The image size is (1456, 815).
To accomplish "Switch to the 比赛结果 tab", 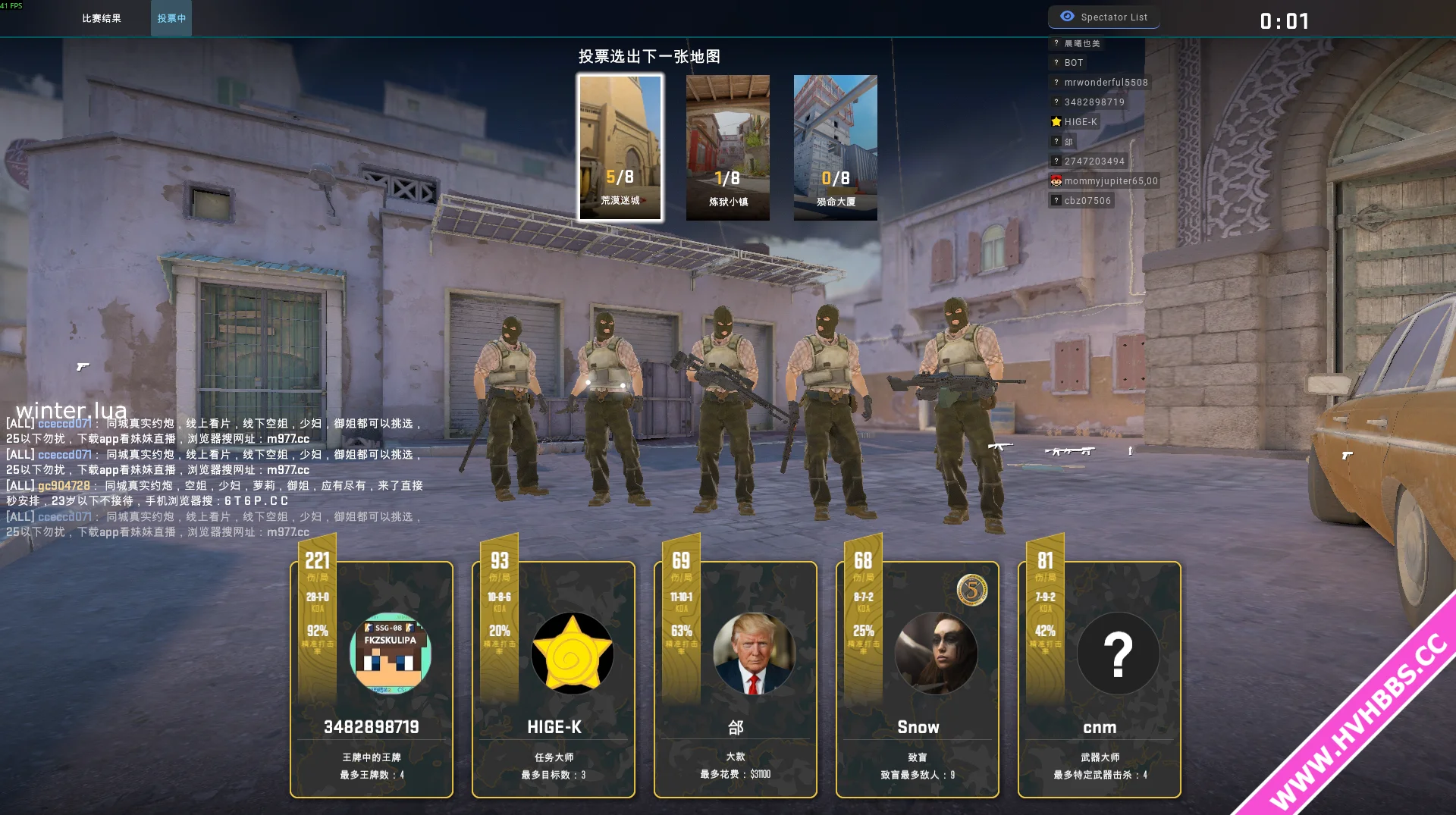I will [x=102, y=18].
